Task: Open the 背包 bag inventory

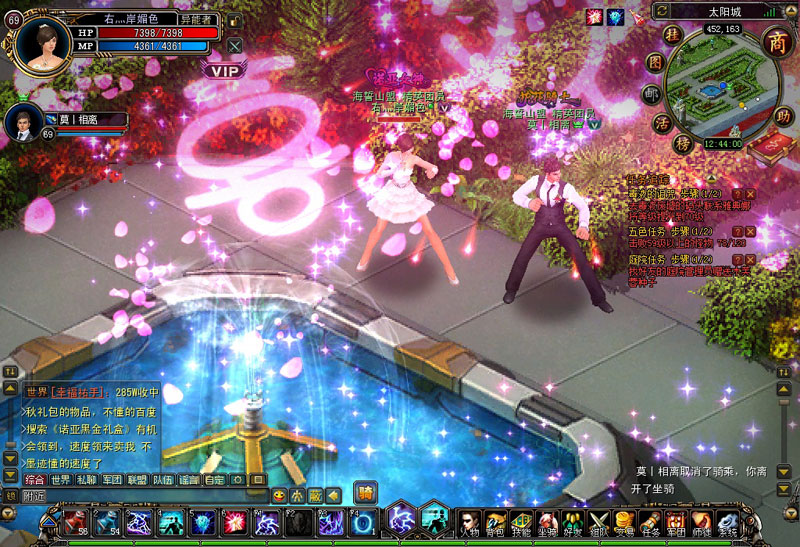Action: pos(494,522)
